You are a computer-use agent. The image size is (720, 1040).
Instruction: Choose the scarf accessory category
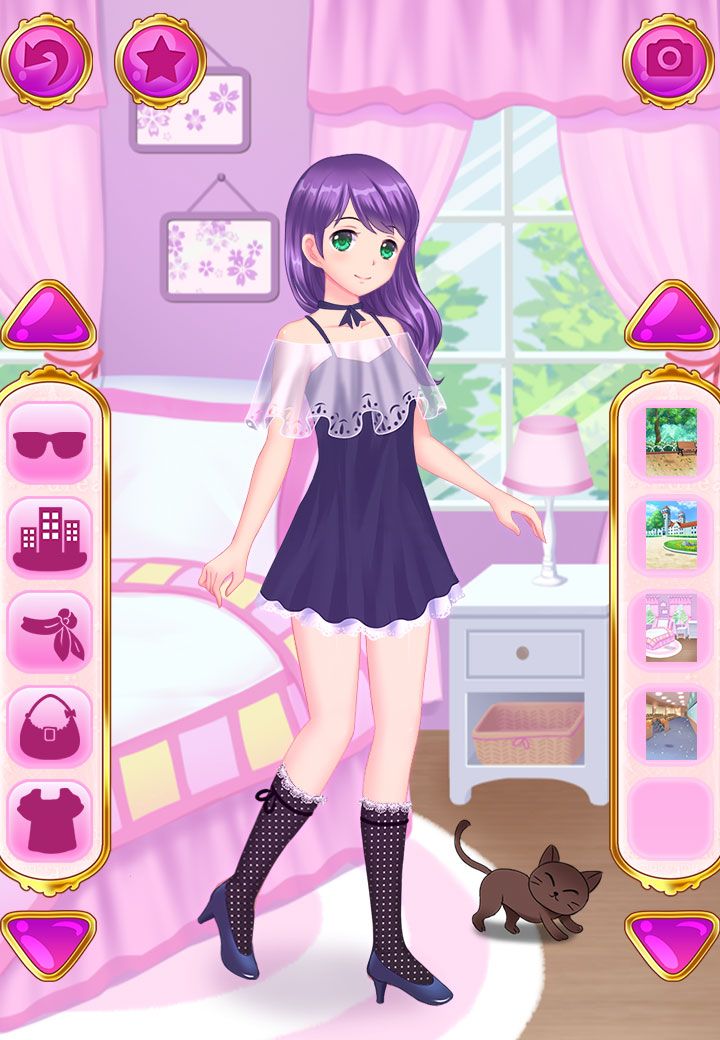(x=50, y=631)
